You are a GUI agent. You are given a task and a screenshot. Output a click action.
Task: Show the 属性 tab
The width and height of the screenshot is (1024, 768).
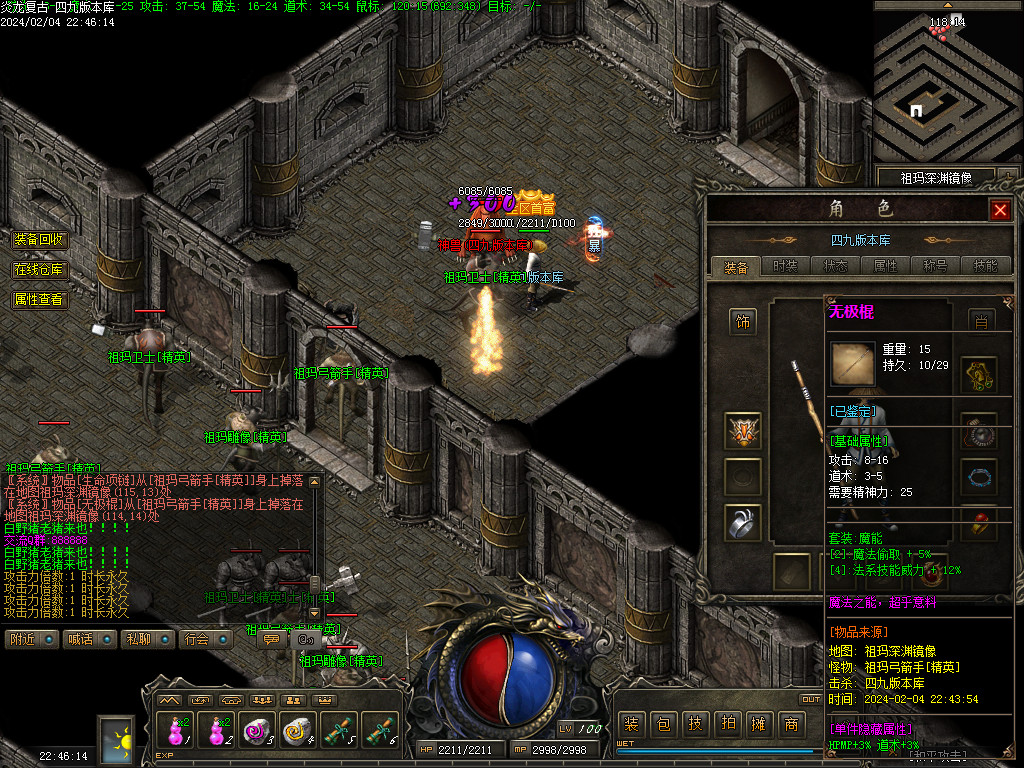tap(885, 267)
